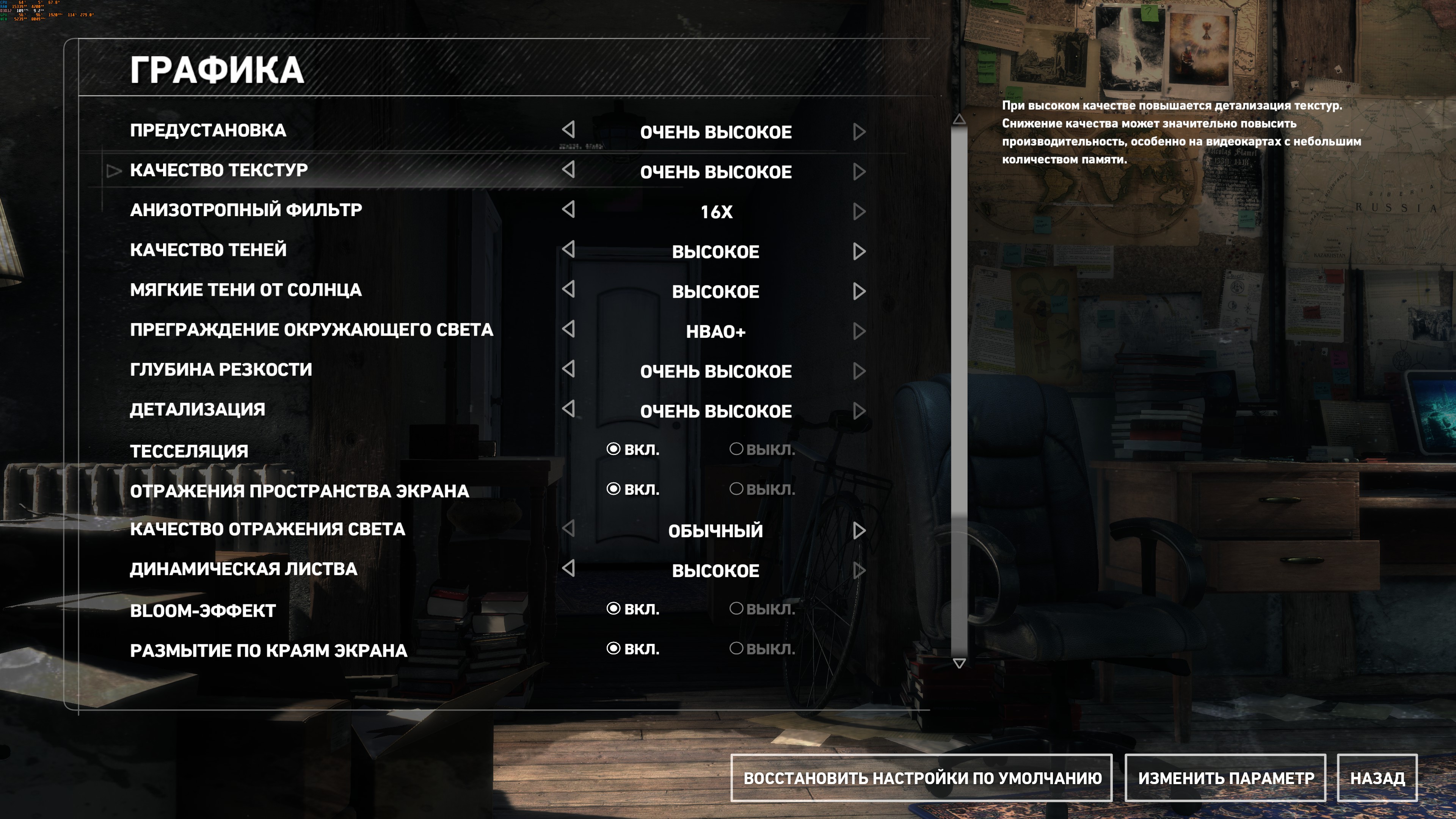Go back with the НАЗАД button

pos(1377,778)
